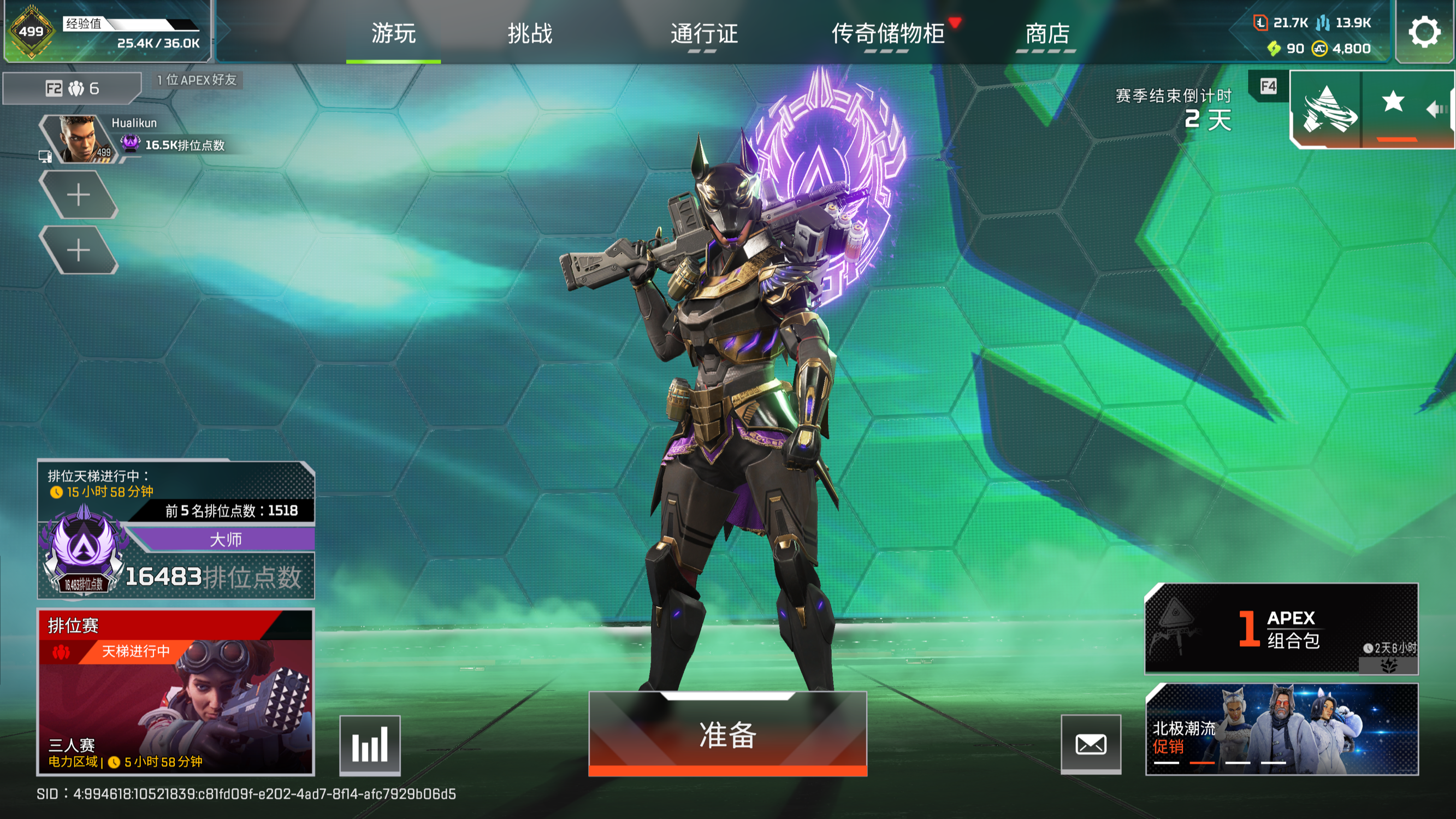Open the mail envelope inbox

[1090, 744]
